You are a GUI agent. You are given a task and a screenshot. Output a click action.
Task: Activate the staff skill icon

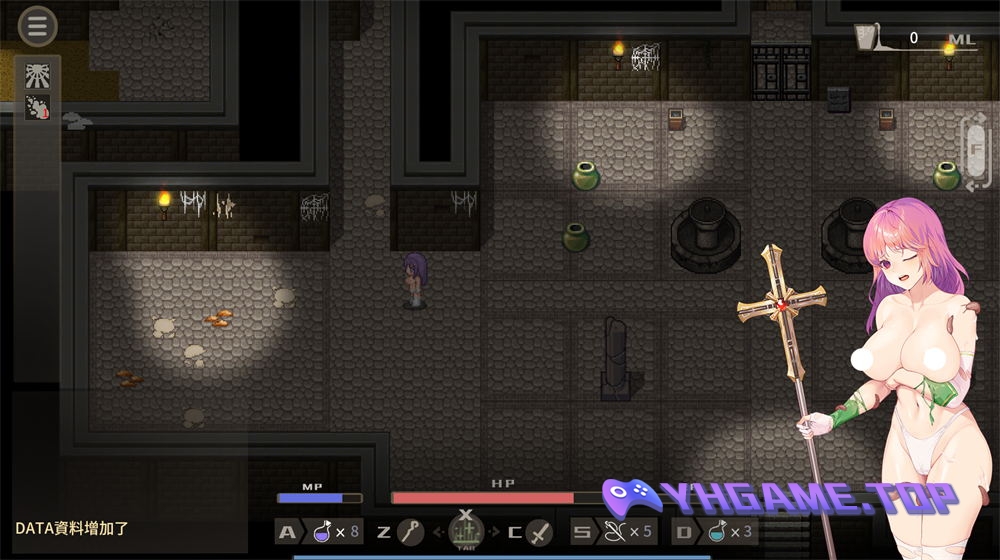[409, 532]
